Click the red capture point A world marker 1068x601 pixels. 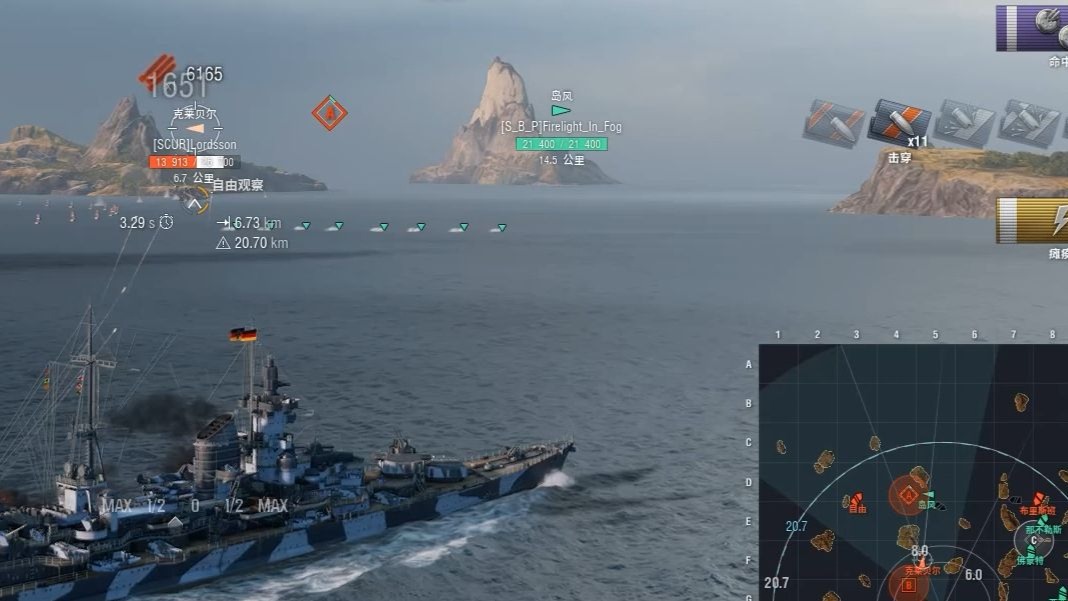pyautogui.click(x=329, y=113)
